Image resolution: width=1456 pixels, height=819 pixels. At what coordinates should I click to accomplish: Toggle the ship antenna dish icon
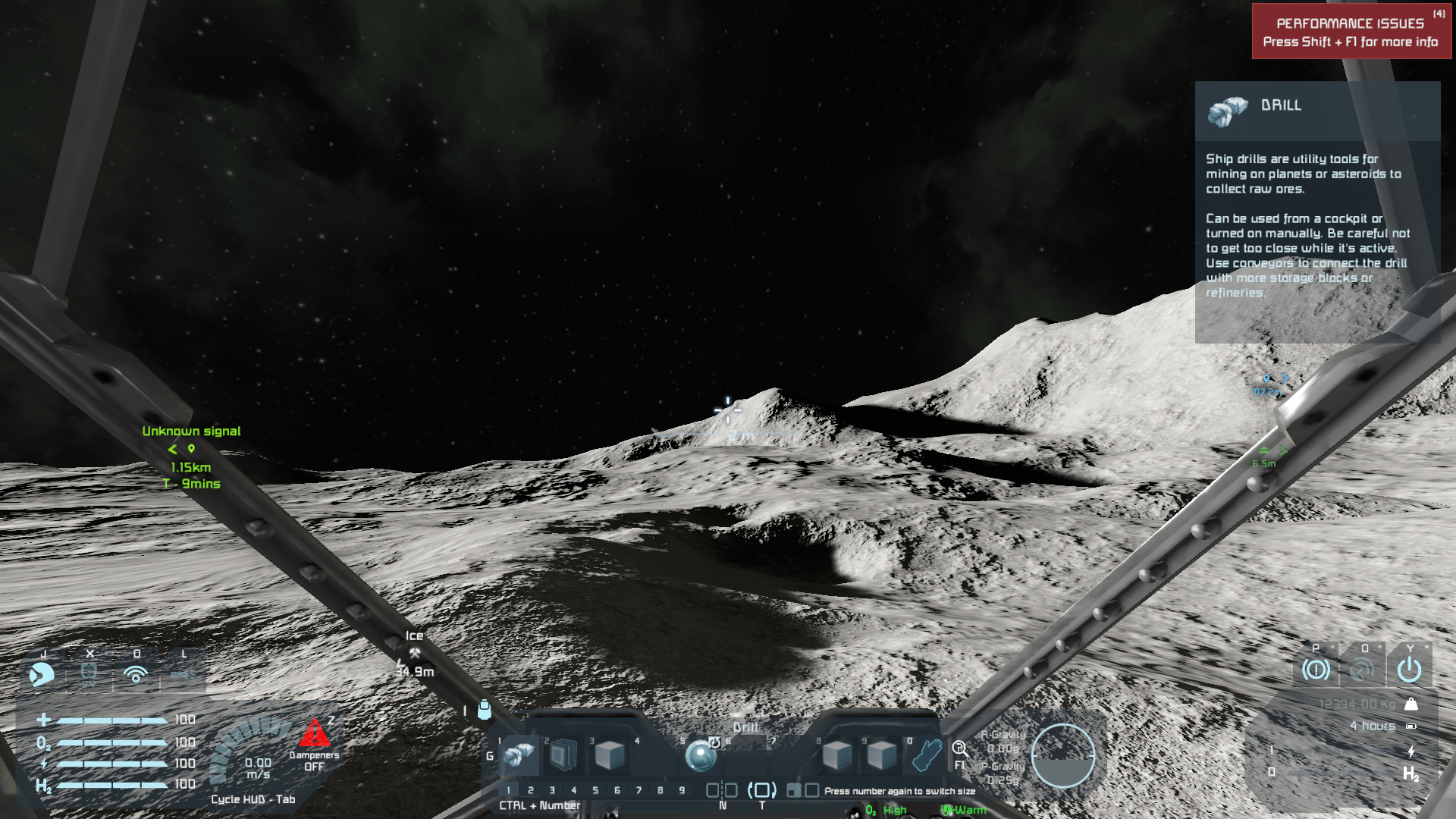(1362, 670)
